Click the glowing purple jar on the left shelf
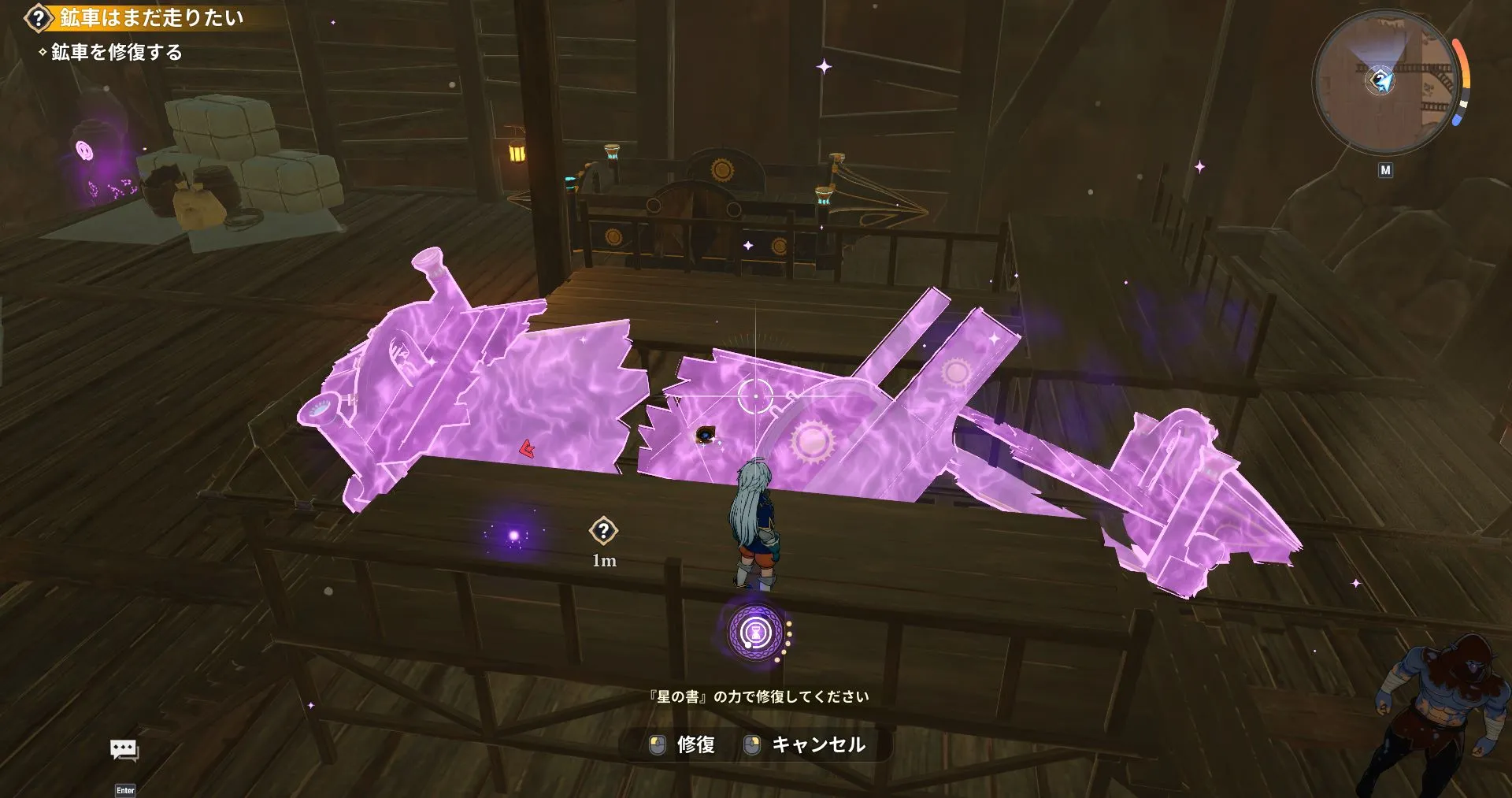Image resolution: width=1512 pixels, height=798 pixels. pos(84,150)
